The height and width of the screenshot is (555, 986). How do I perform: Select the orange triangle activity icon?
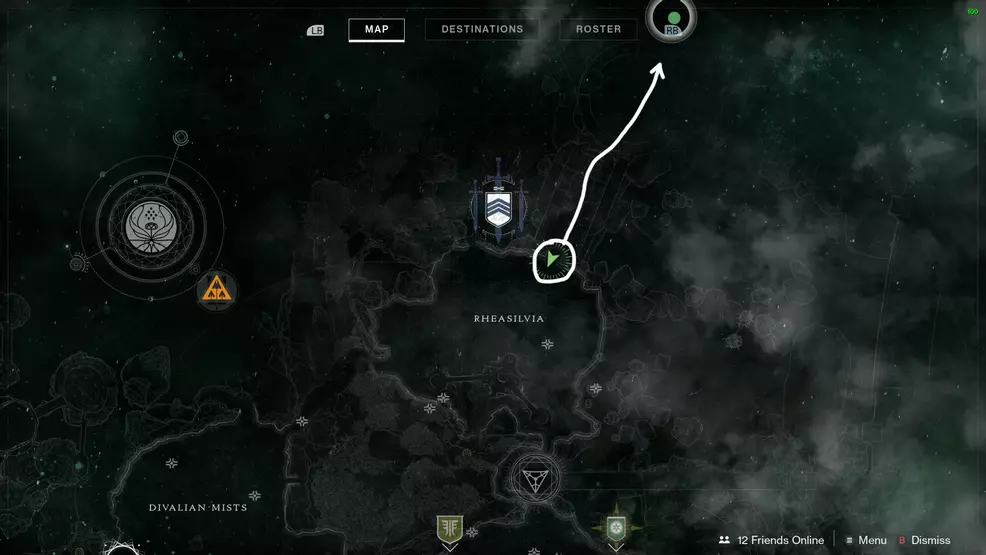(x=216, y=289)
